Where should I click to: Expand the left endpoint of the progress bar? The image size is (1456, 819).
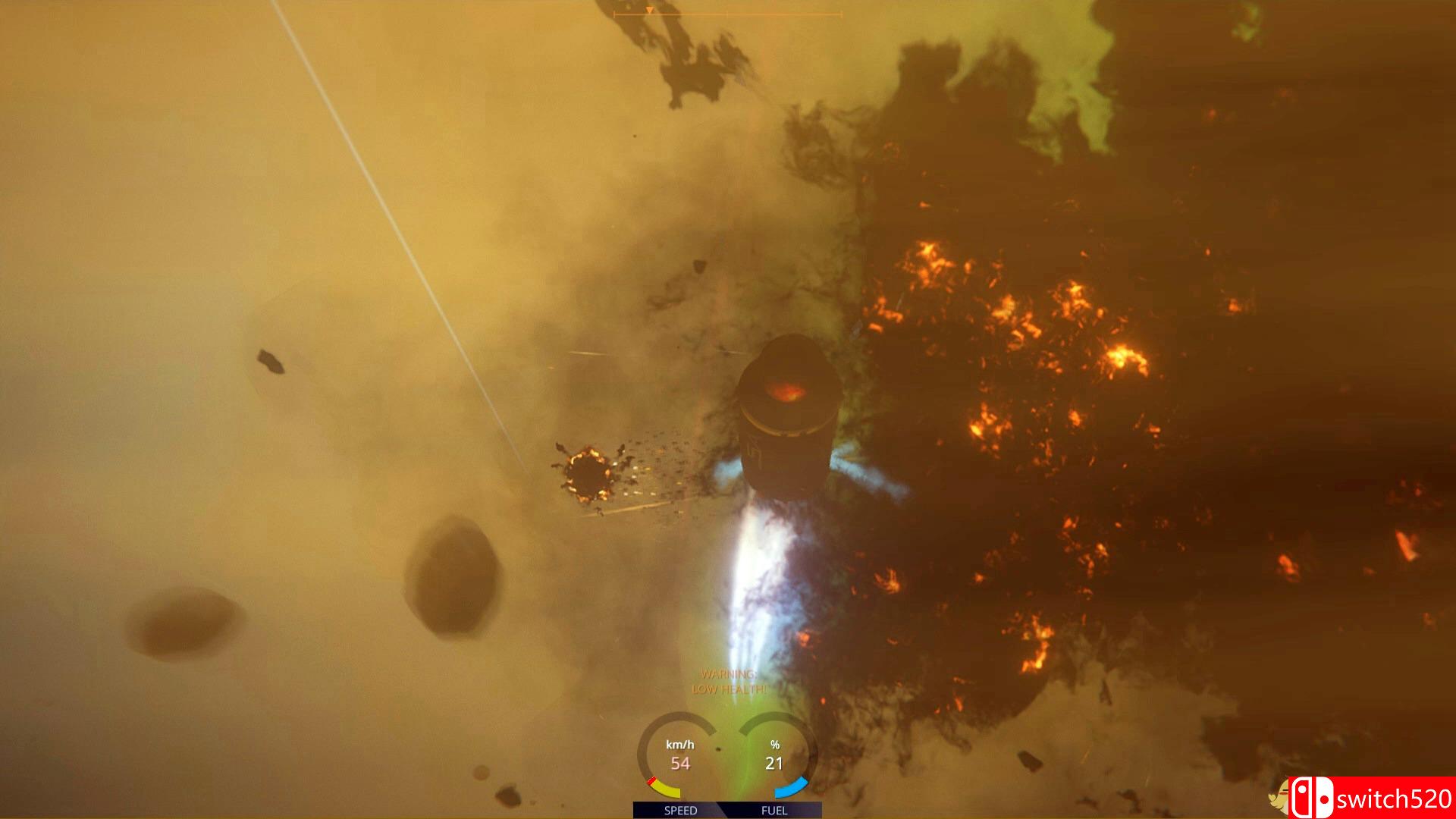(x=615, y=14)
